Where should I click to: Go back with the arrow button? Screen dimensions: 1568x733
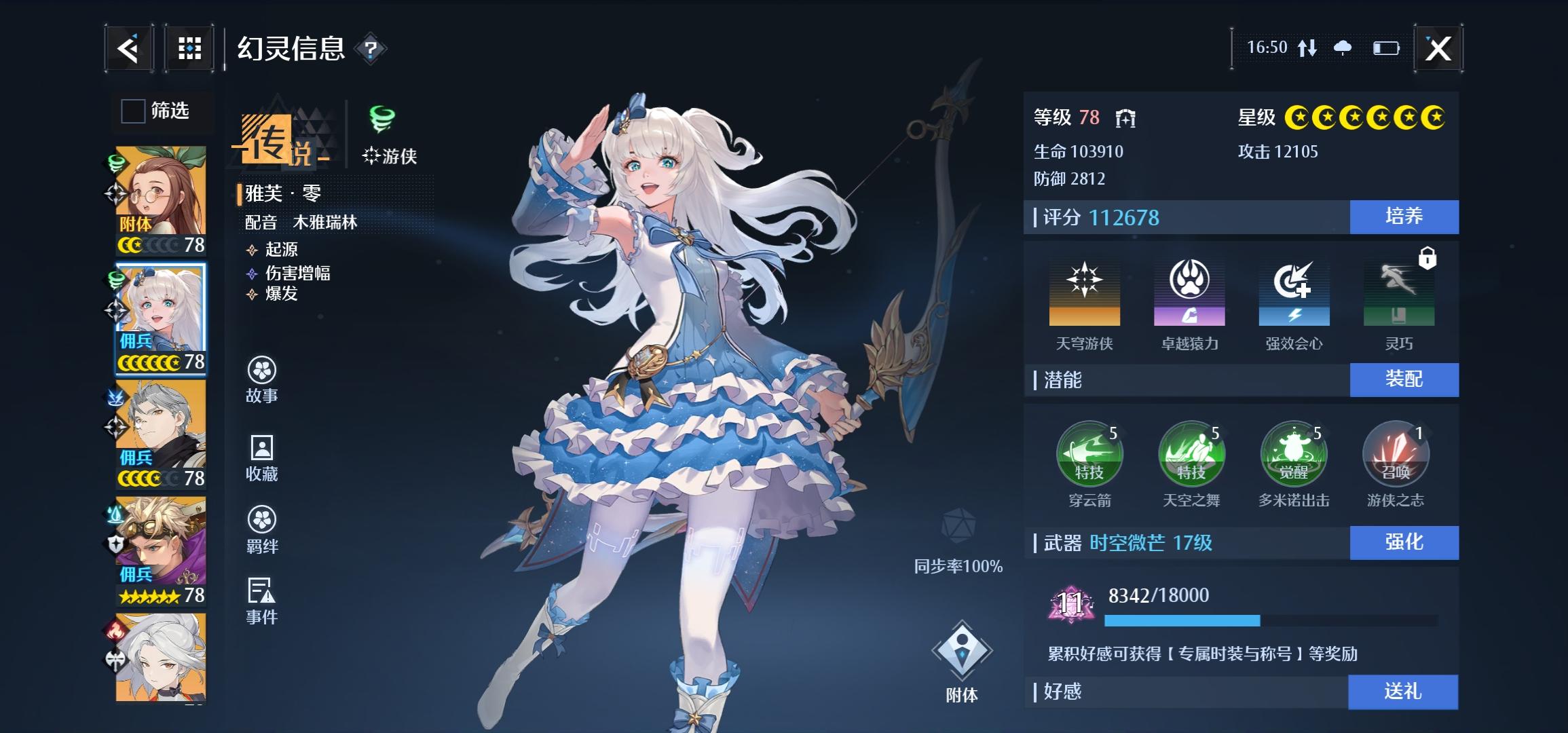128,49
